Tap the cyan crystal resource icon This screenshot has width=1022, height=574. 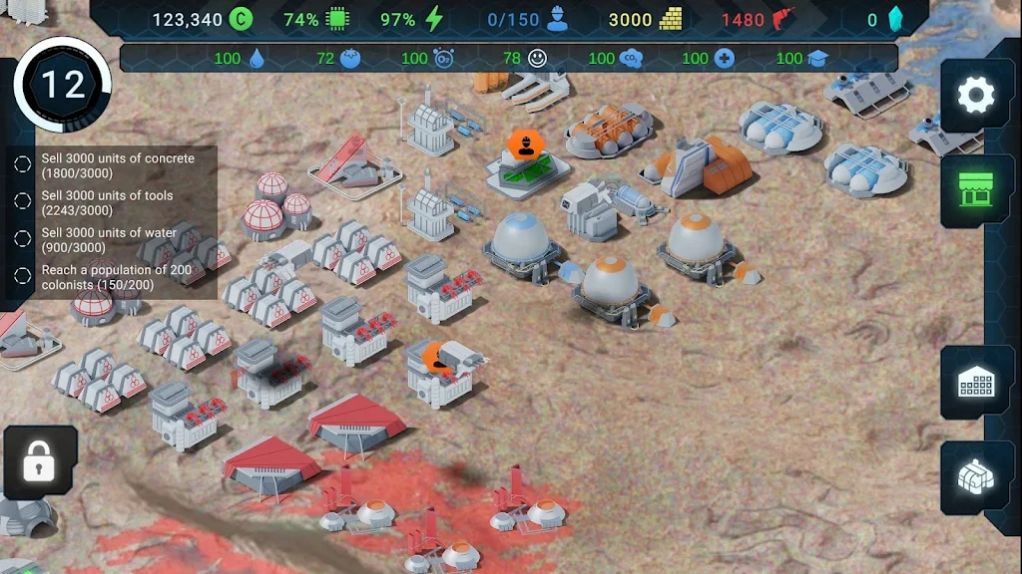click(896, 19)
